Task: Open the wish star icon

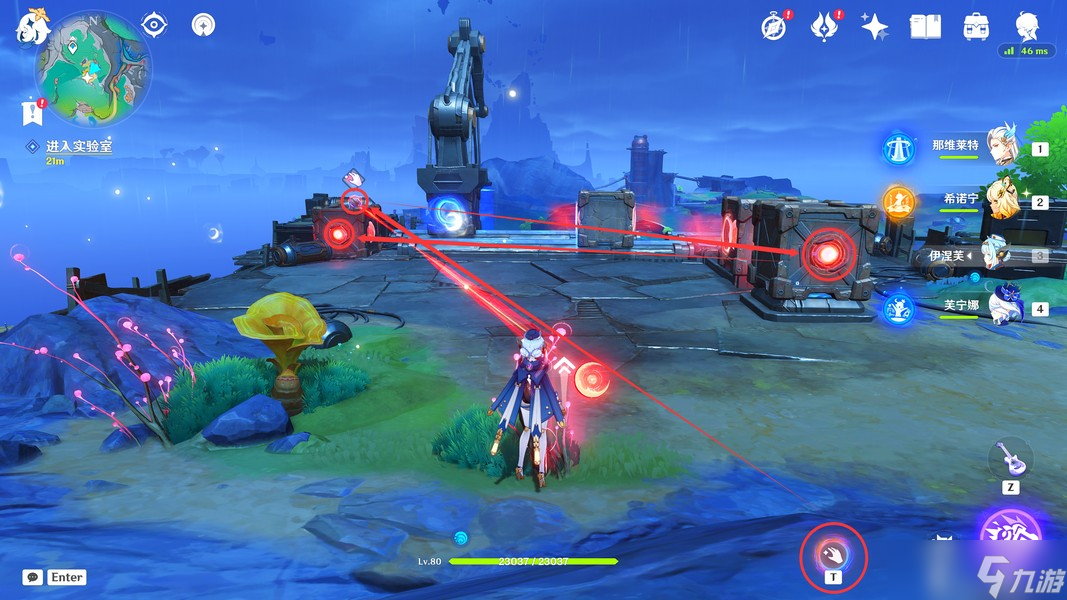Action: click(x=875, y=27)
